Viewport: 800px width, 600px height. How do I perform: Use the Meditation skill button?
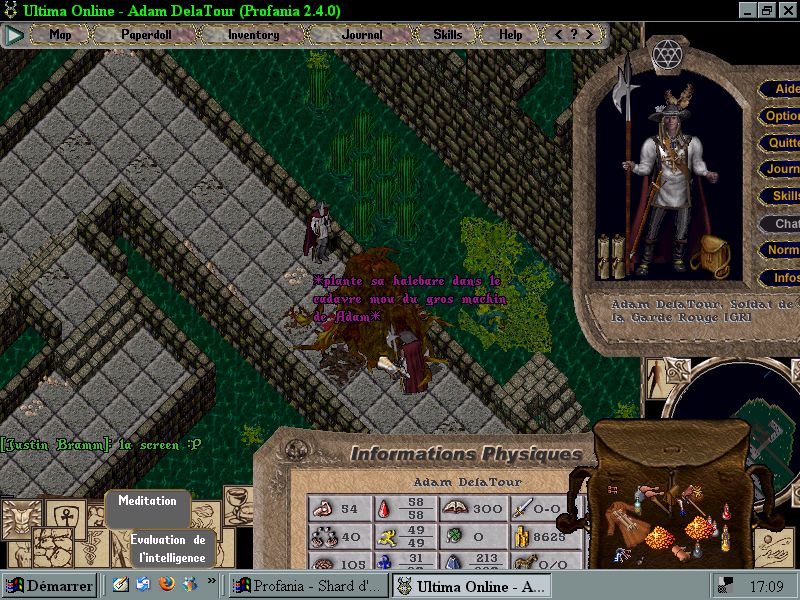[147, 501]
